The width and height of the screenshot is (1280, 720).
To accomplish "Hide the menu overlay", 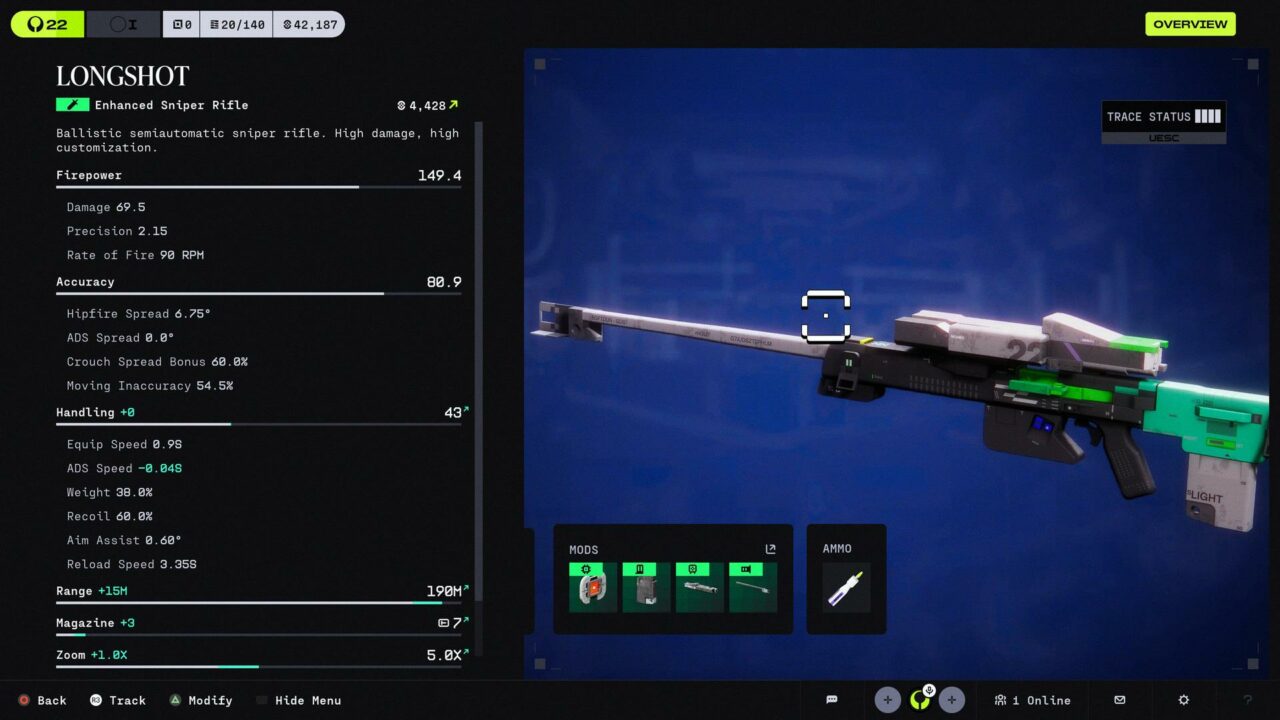I will point(298,700).
